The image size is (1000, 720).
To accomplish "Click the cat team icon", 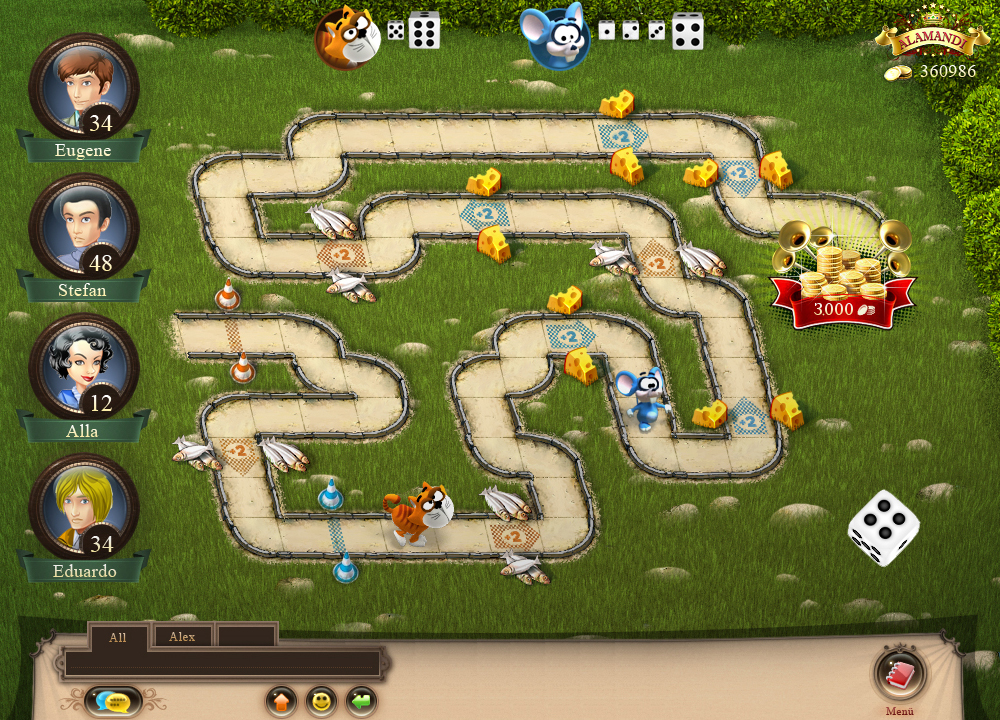I will pos(346,37).
